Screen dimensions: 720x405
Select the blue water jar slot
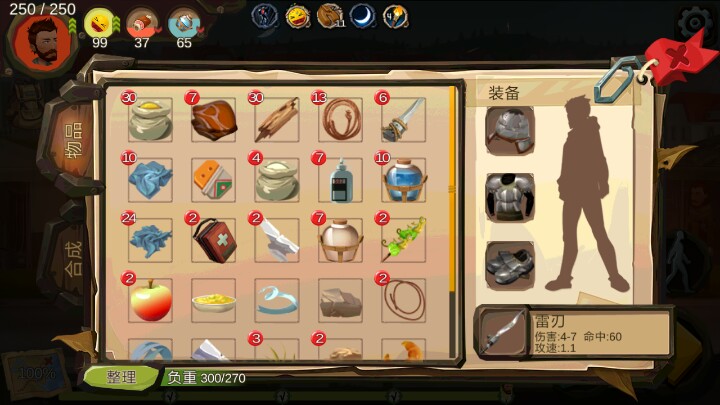pyautogui.click(x=403, y=180)
